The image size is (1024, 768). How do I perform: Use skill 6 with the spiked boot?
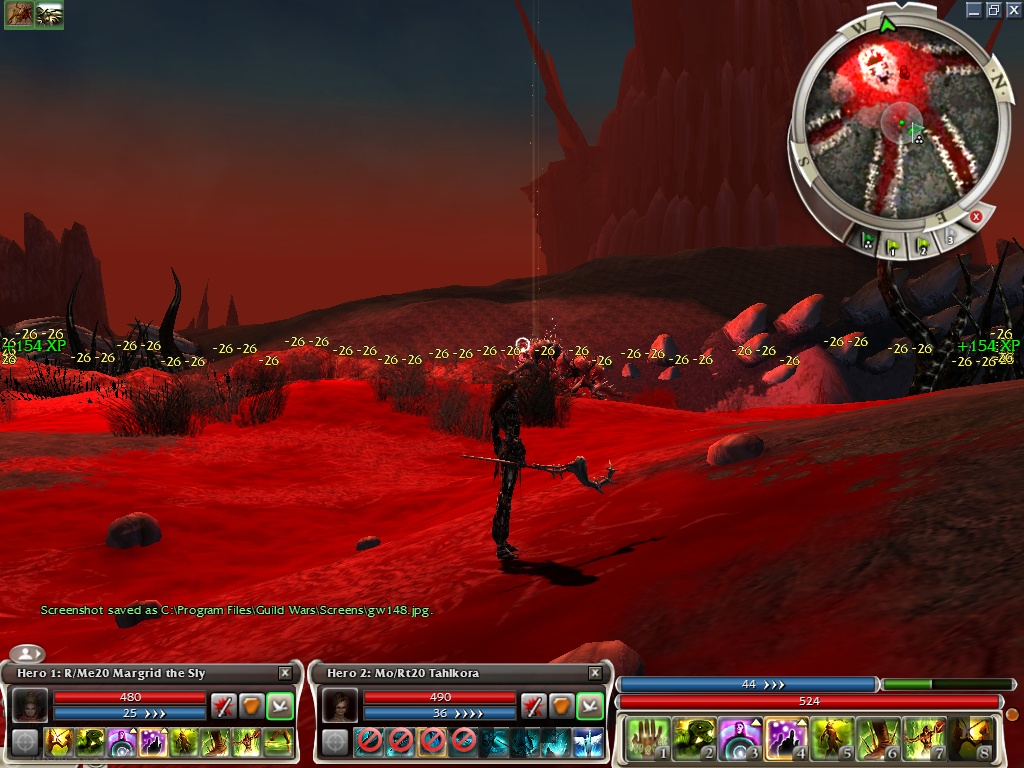[877, 739]
